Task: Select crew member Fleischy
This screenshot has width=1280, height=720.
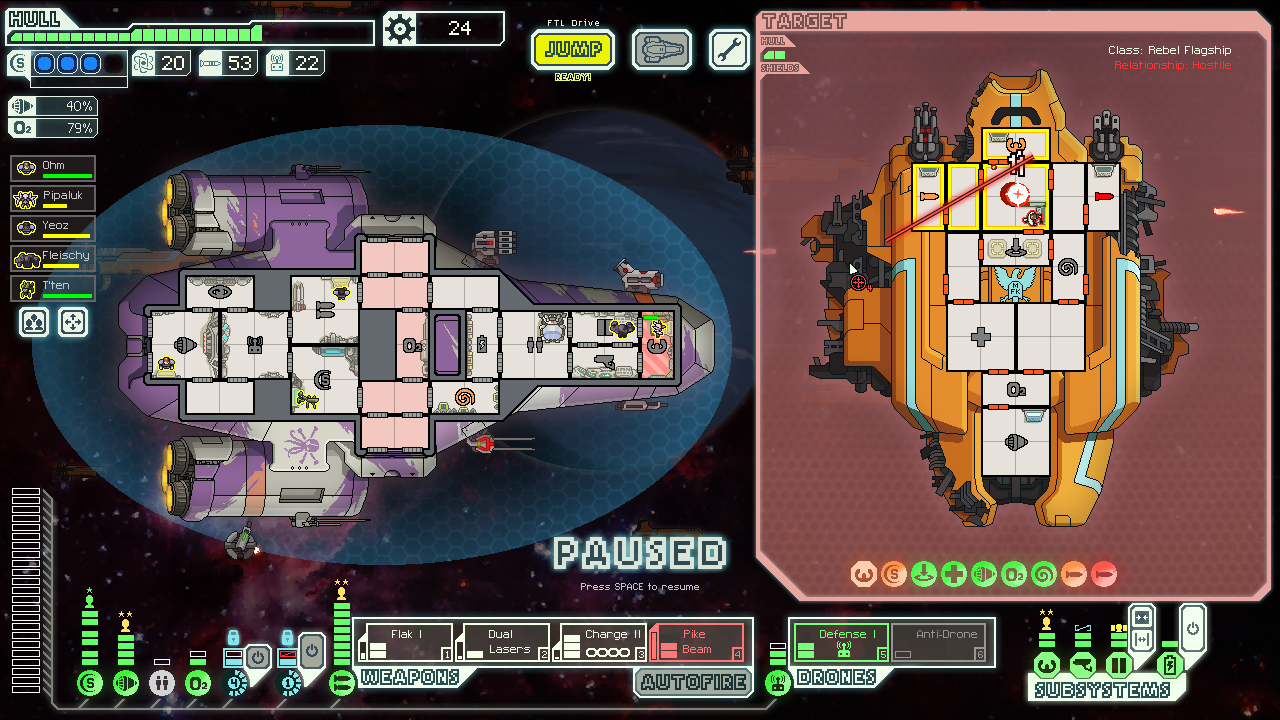Action: click(54, 258)
